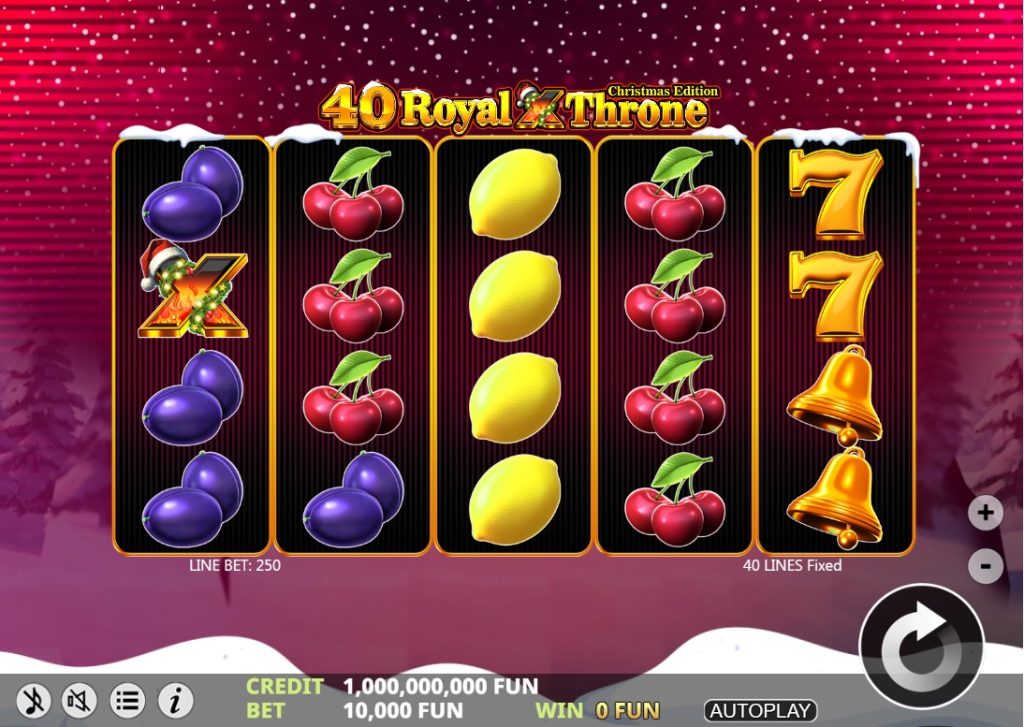The image size is (1024, 727).
Task: Increase the bet with the plus button
Action: point(985,513)
